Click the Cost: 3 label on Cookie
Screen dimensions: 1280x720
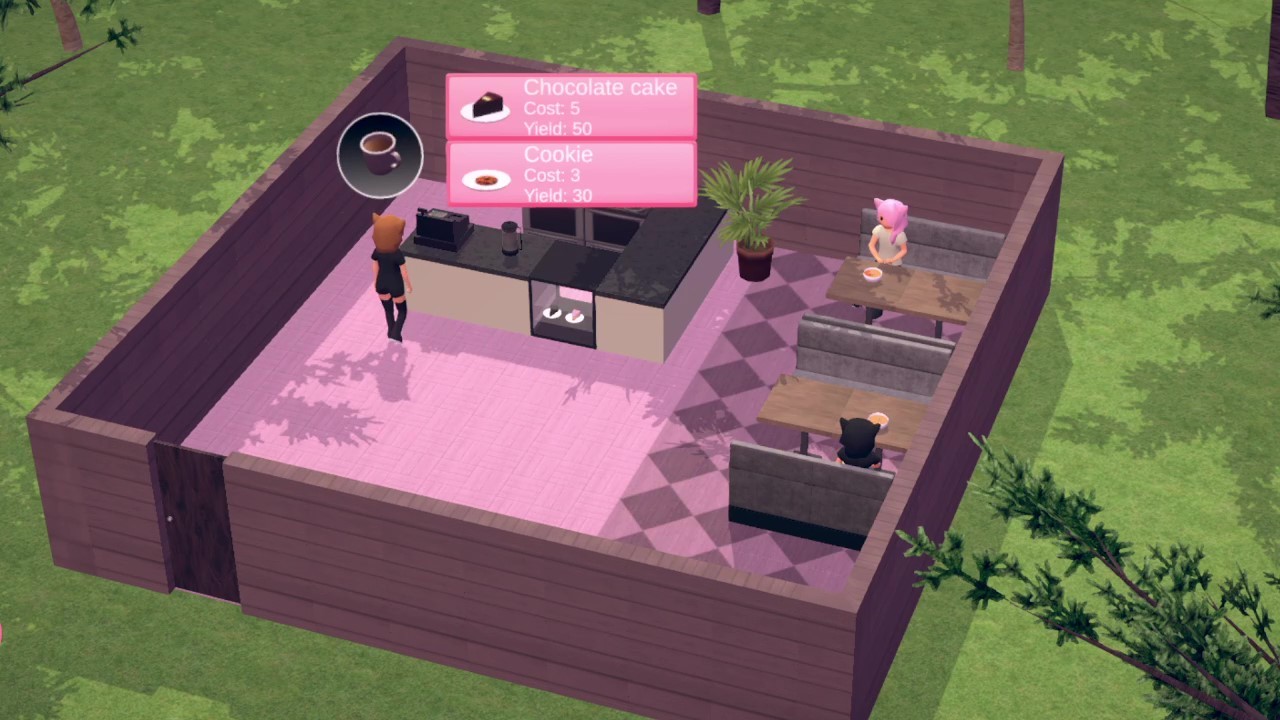coord(554,175)
